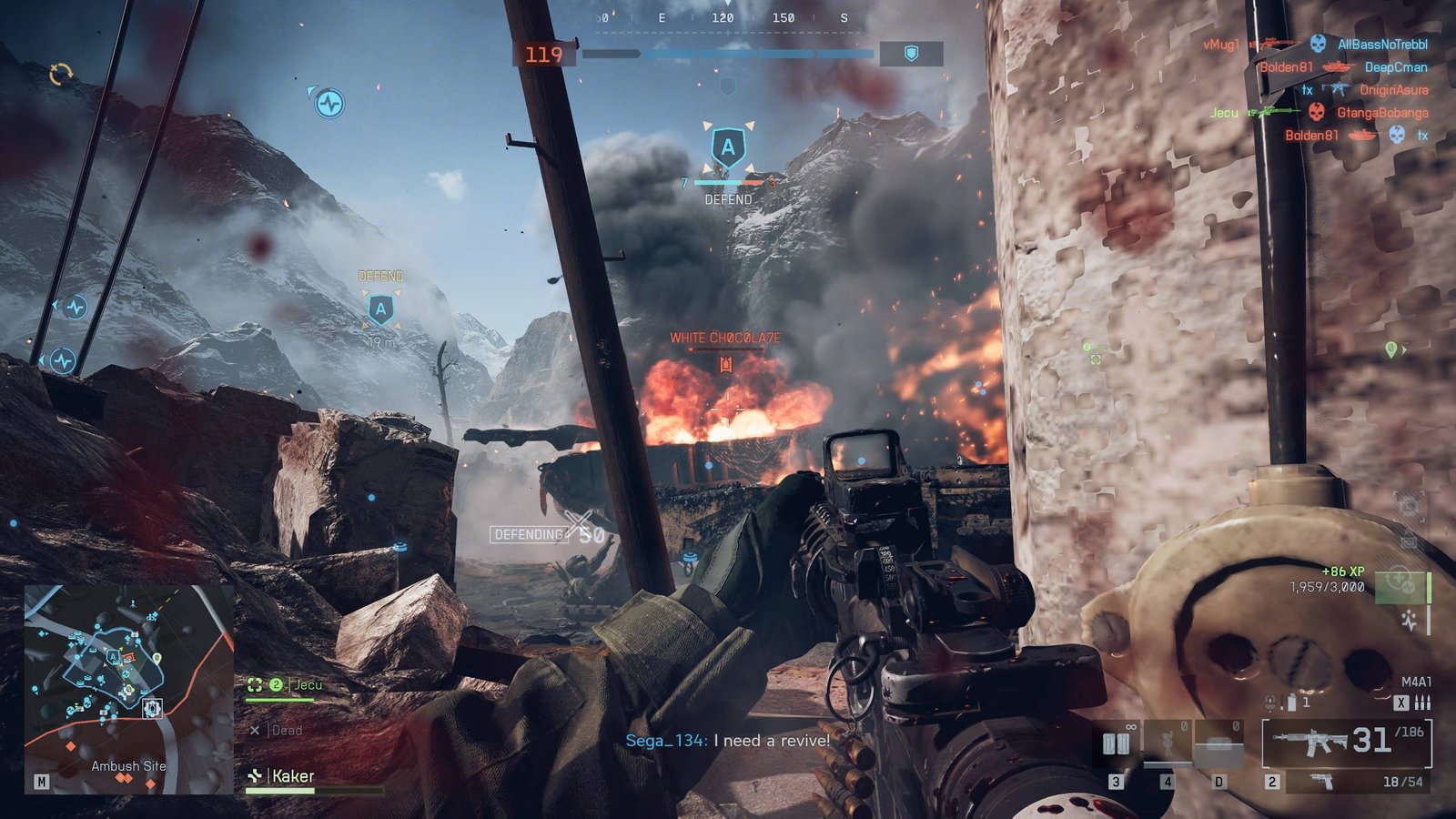The image size is (1456, 819).
Task: Click the orange circular arrows icon
Action: [x=61, y=74]
